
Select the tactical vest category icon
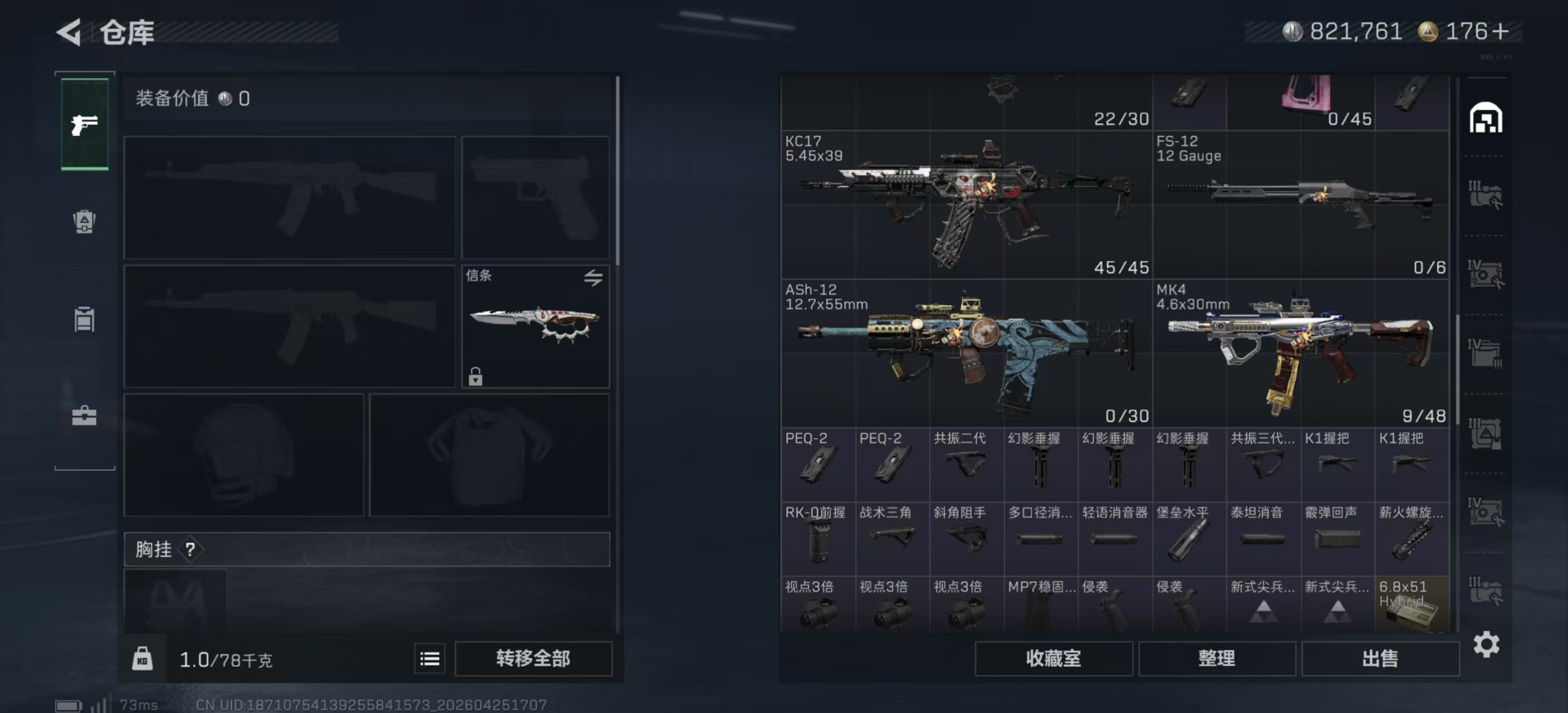click(x=84, y=319)
